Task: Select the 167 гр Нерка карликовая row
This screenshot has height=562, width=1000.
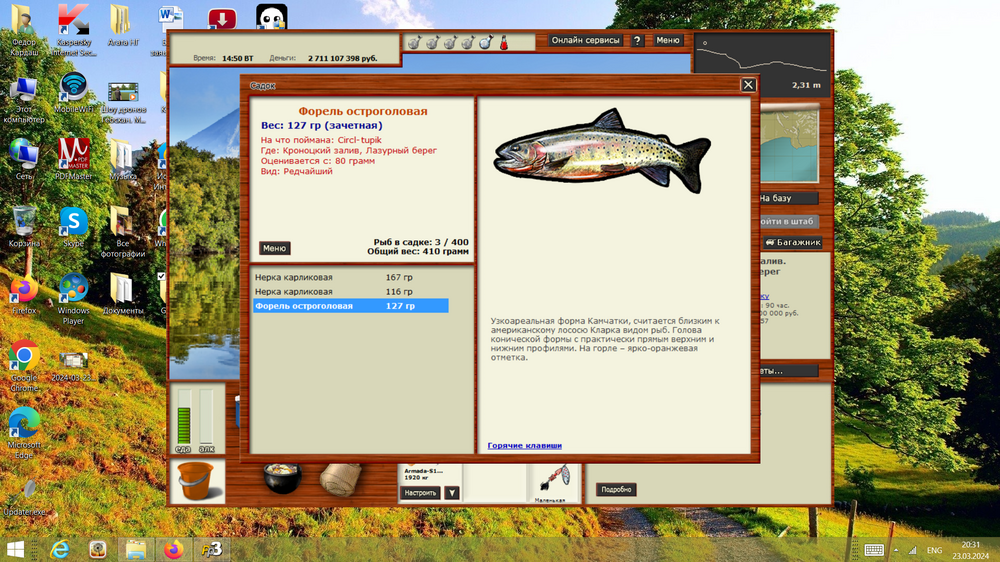Action: coord(350,277)
